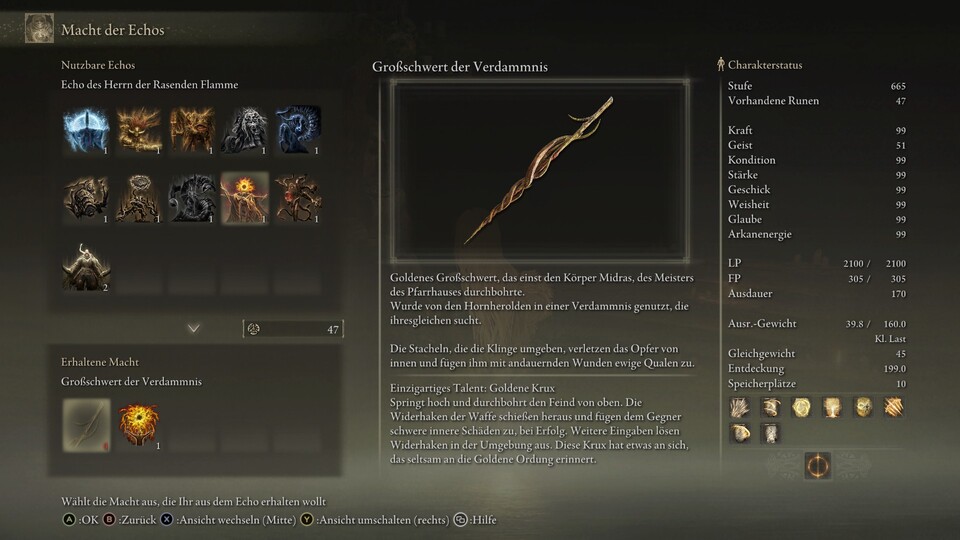Select the flaming orb incantation reward
Screen dimensions: 960x540
[139, 423]
